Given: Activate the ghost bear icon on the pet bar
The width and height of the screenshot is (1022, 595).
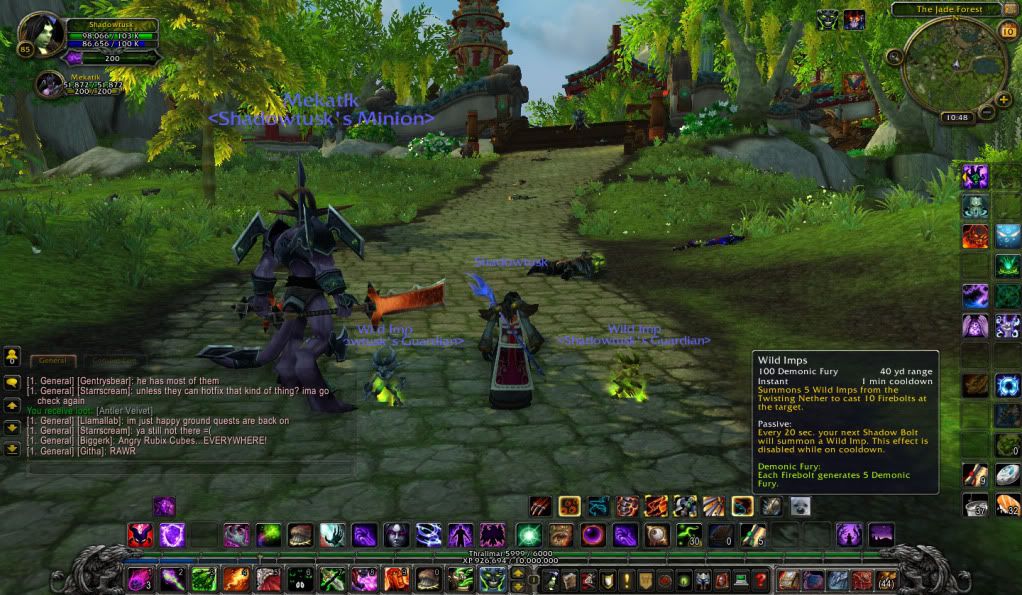Looking at the screenshot, I should coord(798,506).
